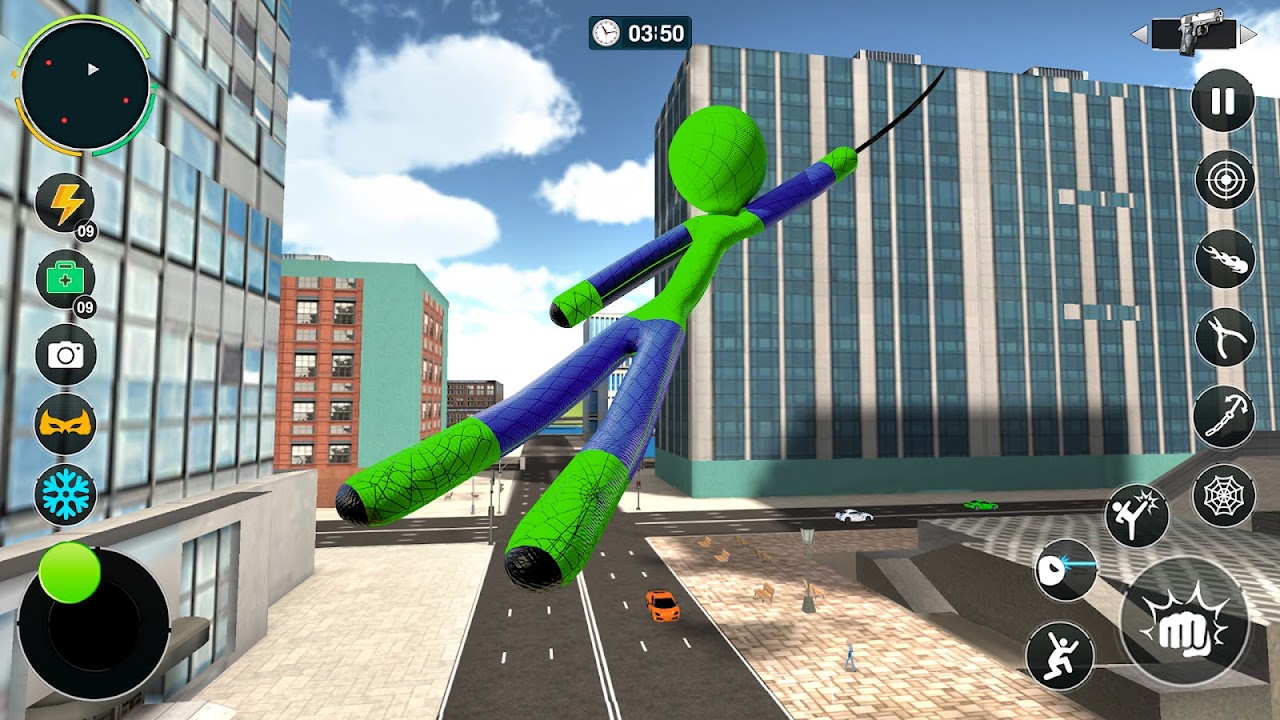Fire the laser eye beam

(x=1066, y=570)
